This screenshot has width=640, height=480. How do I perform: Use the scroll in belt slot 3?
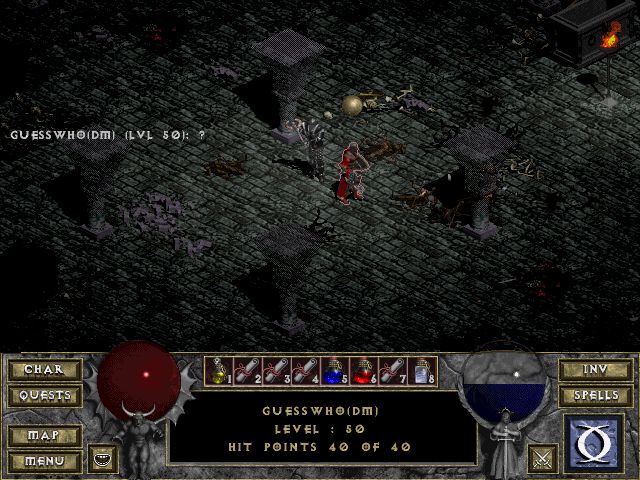[x=277, y=372]
